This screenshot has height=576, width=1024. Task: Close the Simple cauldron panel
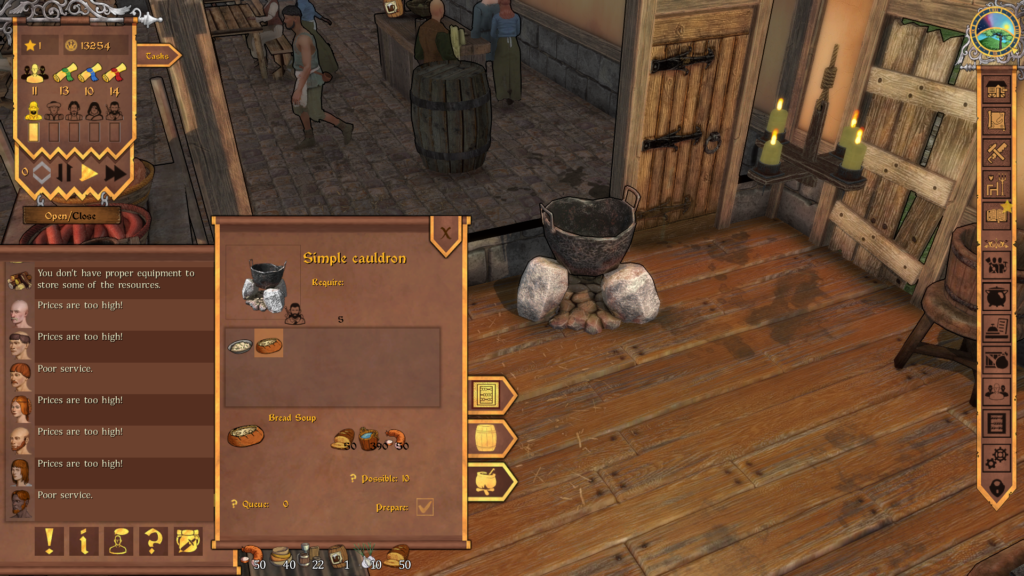pyautogui.click(x=446, y=232)
